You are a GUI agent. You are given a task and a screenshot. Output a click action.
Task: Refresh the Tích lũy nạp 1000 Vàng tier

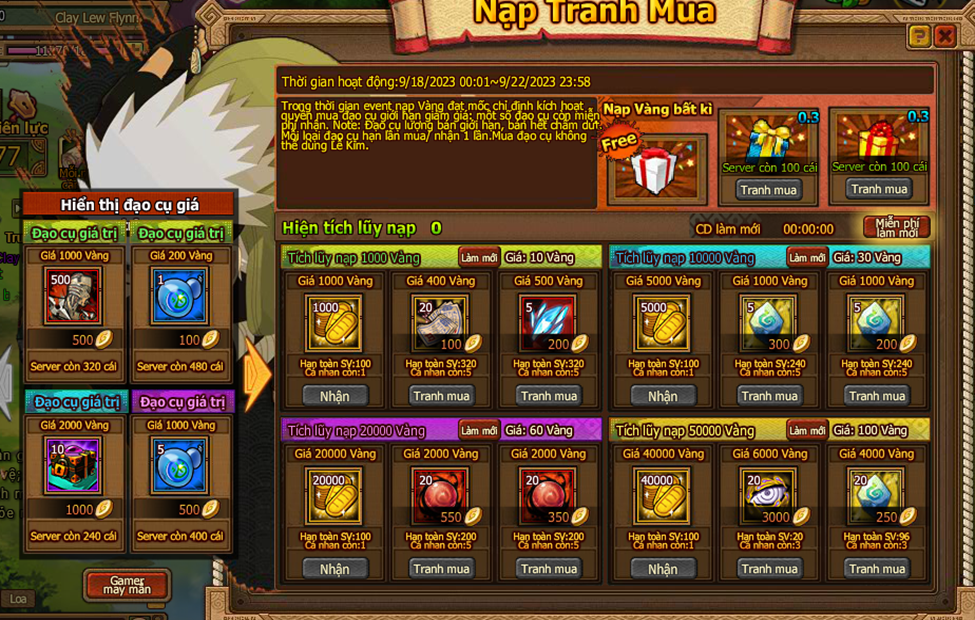tap(478, 258)
